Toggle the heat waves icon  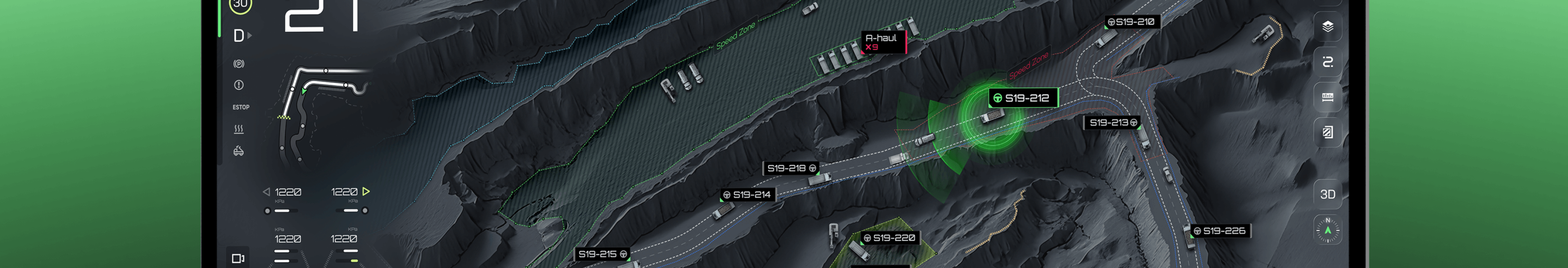click(x=238, y=129)
